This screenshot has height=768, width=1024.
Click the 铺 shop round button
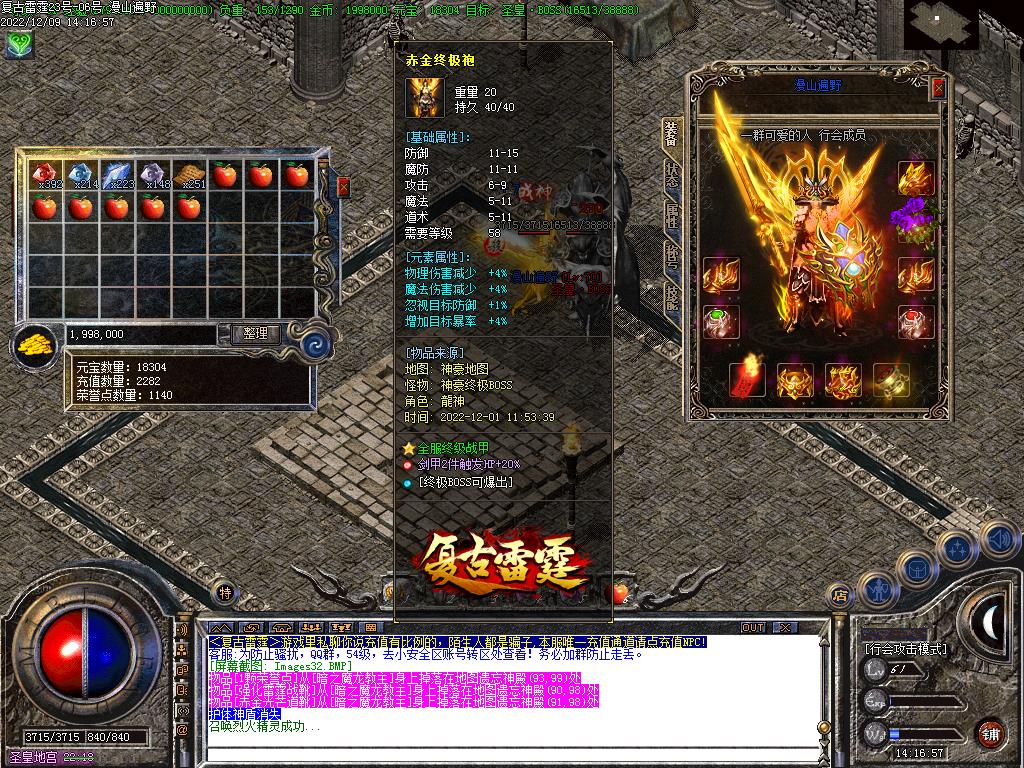pyautogui.click(x=990, y=732)
